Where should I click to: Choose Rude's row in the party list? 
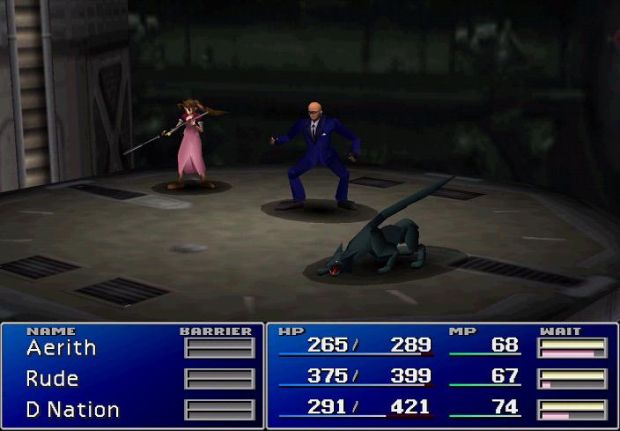[x=52, y=379]
